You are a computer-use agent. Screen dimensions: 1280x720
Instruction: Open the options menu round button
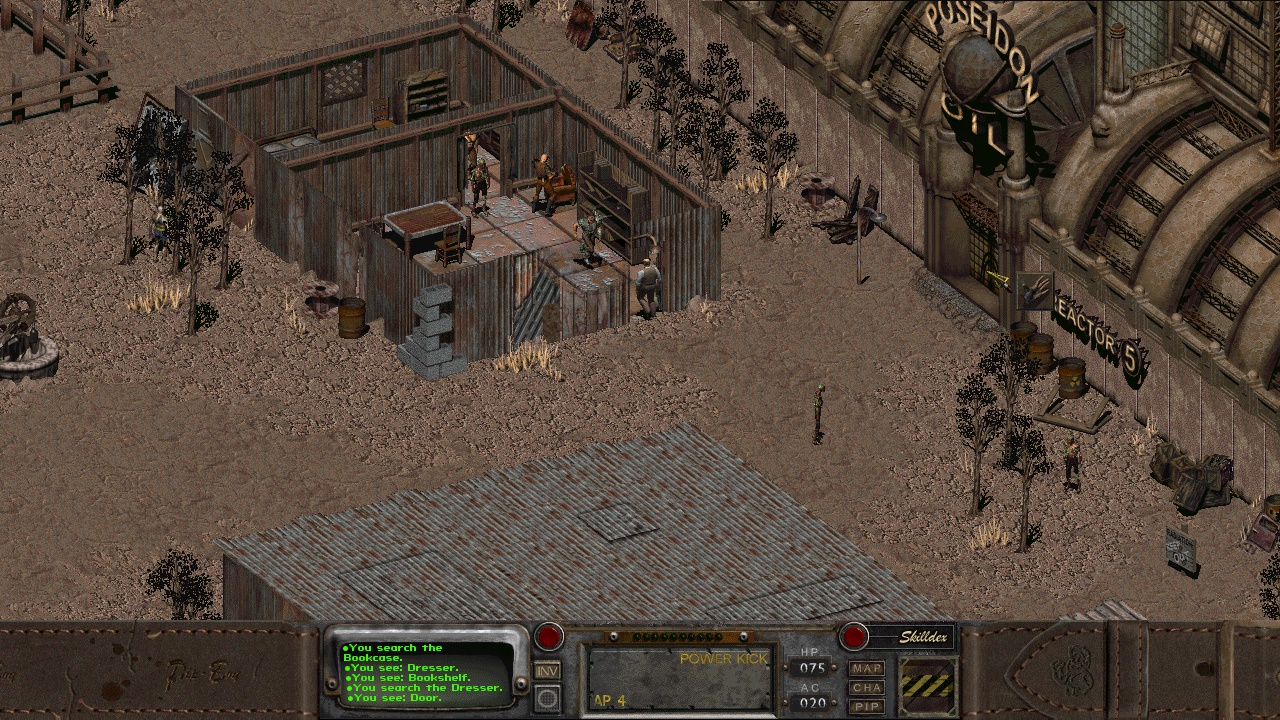547,698
